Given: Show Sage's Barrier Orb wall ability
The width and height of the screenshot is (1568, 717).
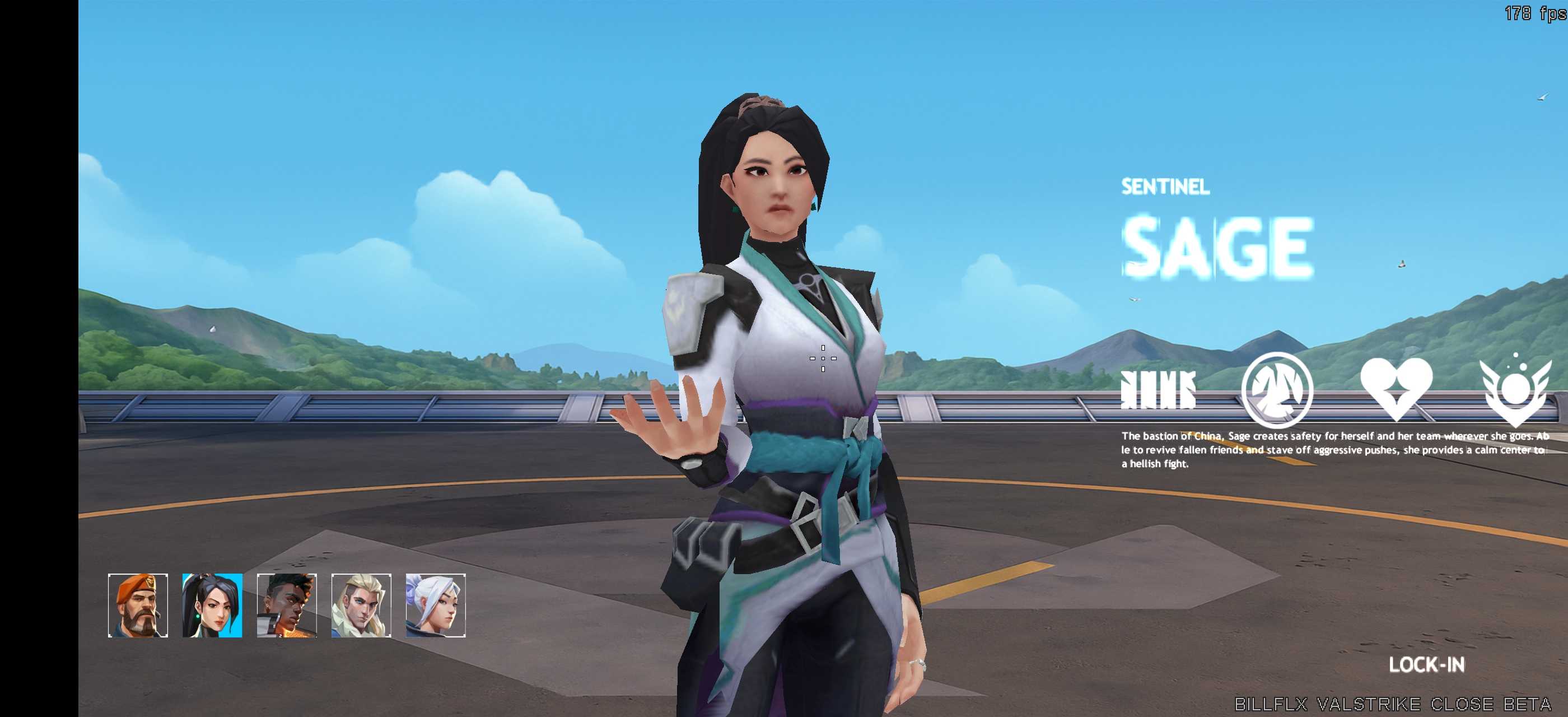Looking at the screenshot, I should click(x=1158, y=389).
